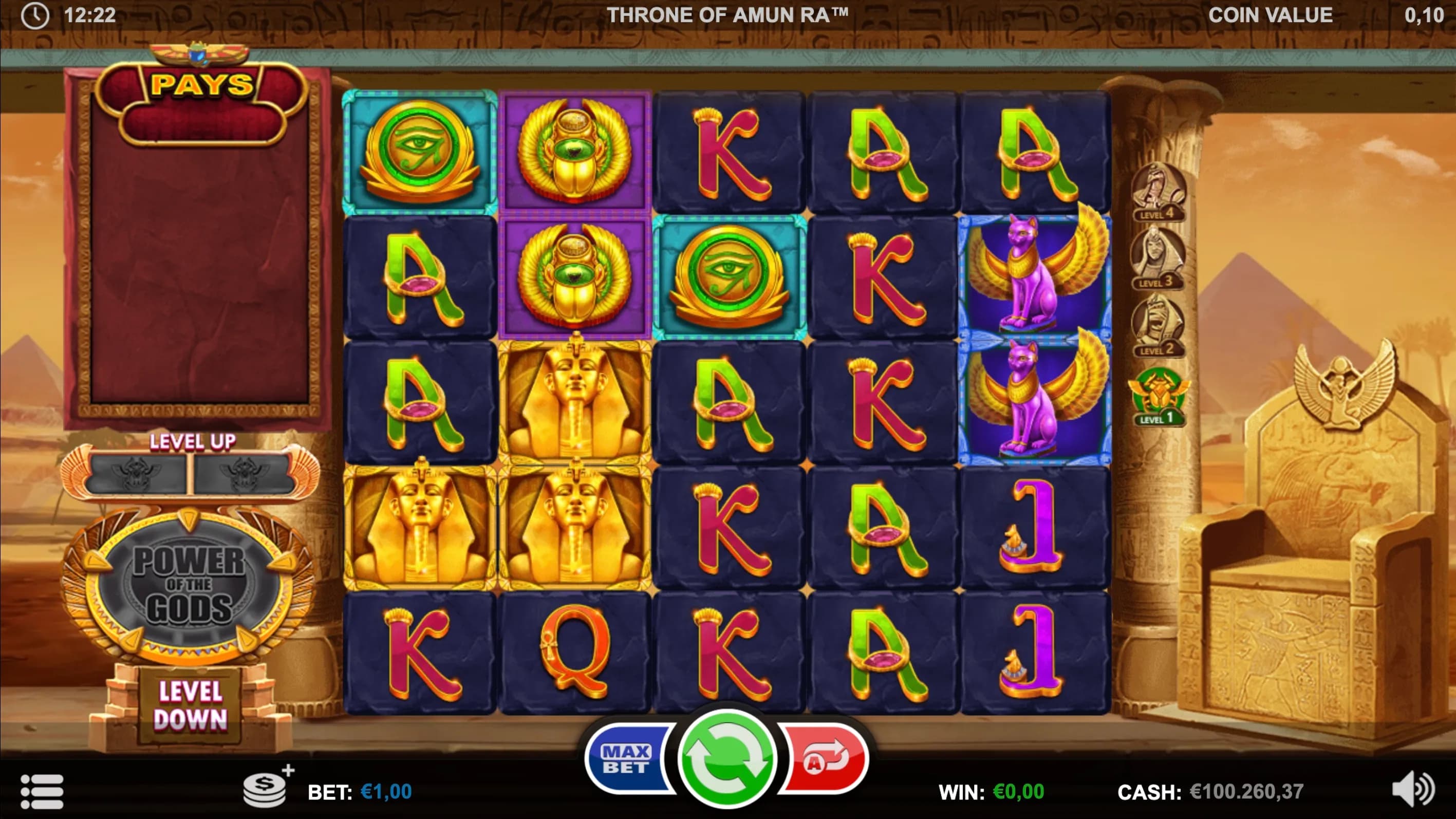Activate the red autoplay button
This screenshot has width=1456, height=819.
[x=826, y=759]
